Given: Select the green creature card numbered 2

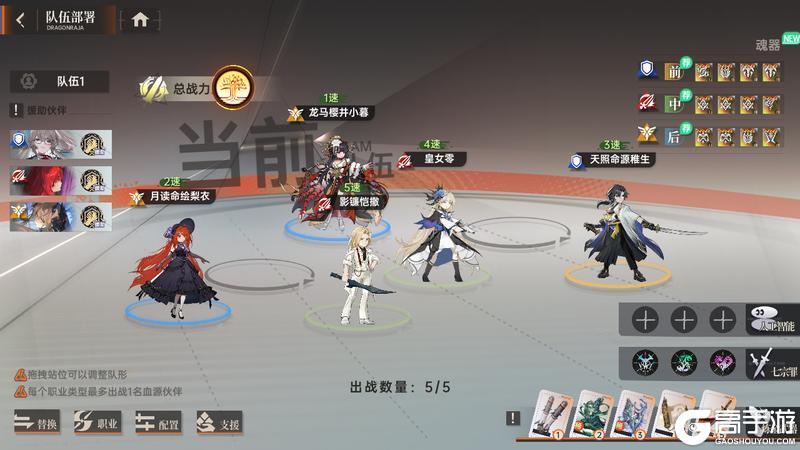Looking at the screenshot, I should (x=591, y=414).
